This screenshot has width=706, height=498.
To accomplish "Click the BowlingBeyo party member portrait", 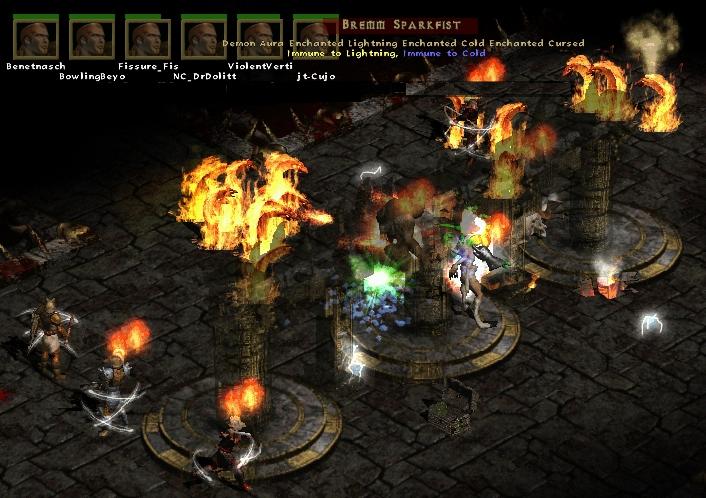I will pyautogui.click(x=92, y=38).
